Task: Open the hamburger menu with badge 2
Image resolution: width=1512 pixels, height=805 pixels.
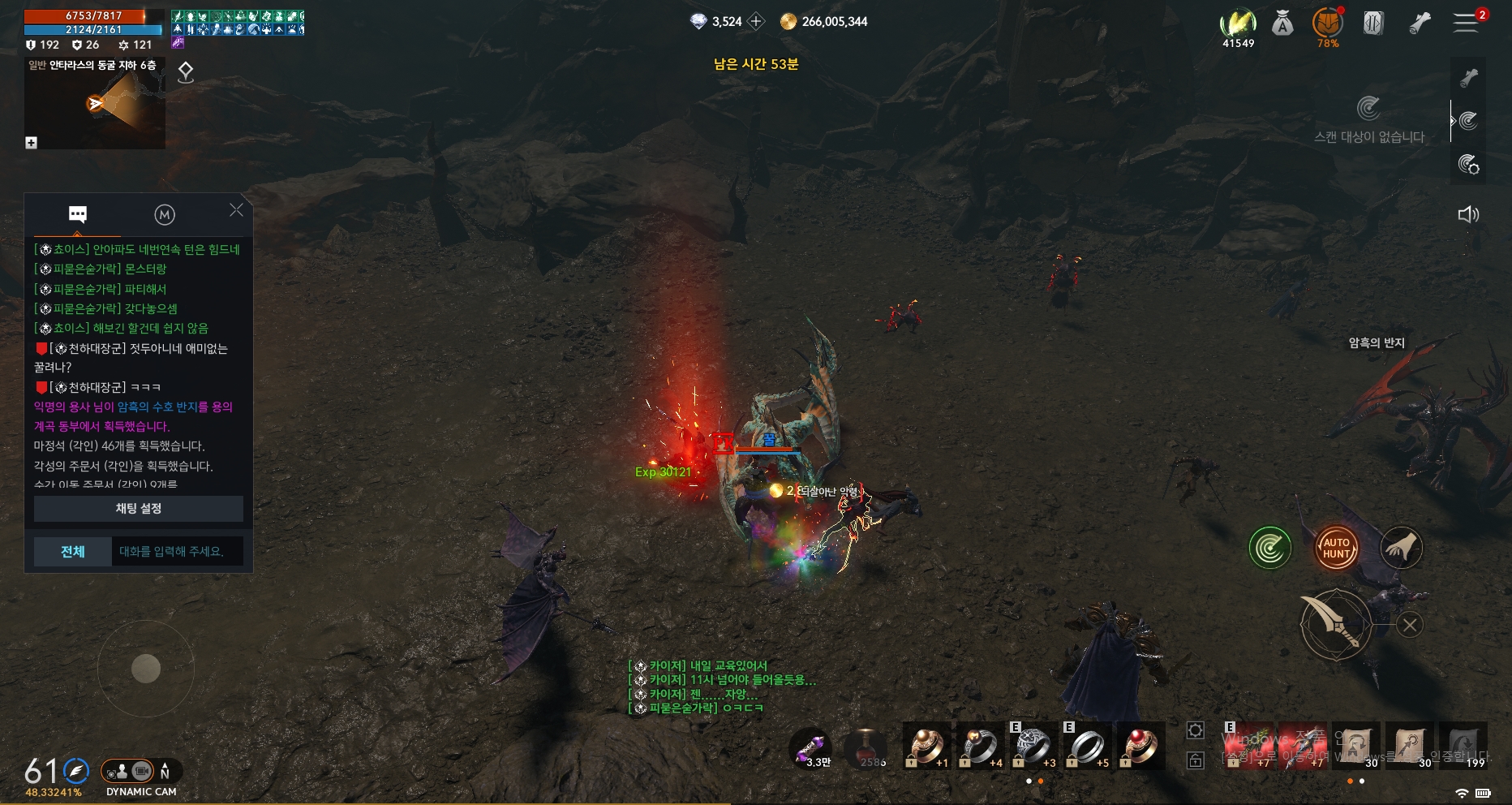Action: 1467,23
